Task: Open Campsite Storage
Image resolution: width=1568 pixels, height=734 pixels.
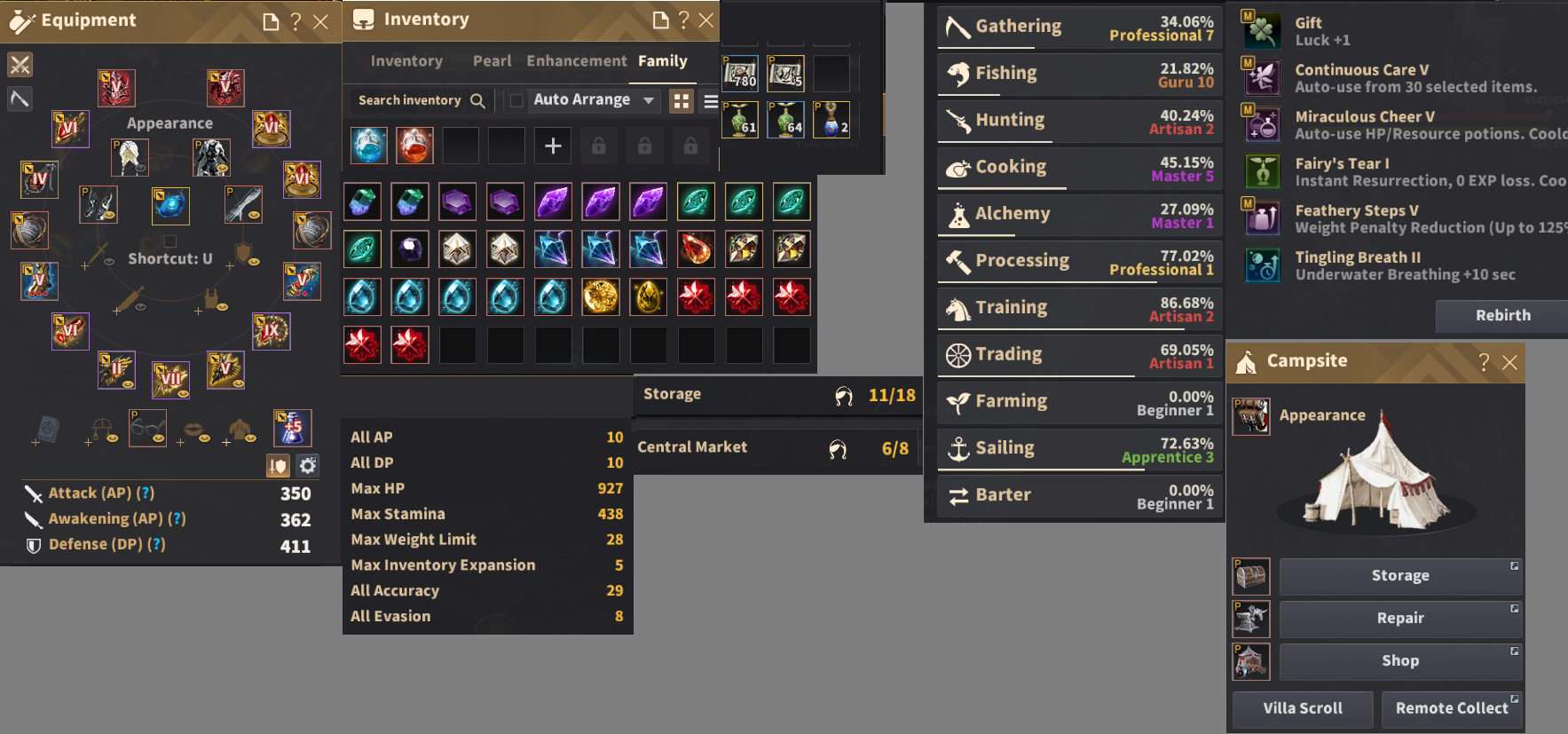Action: point(1399,576)
